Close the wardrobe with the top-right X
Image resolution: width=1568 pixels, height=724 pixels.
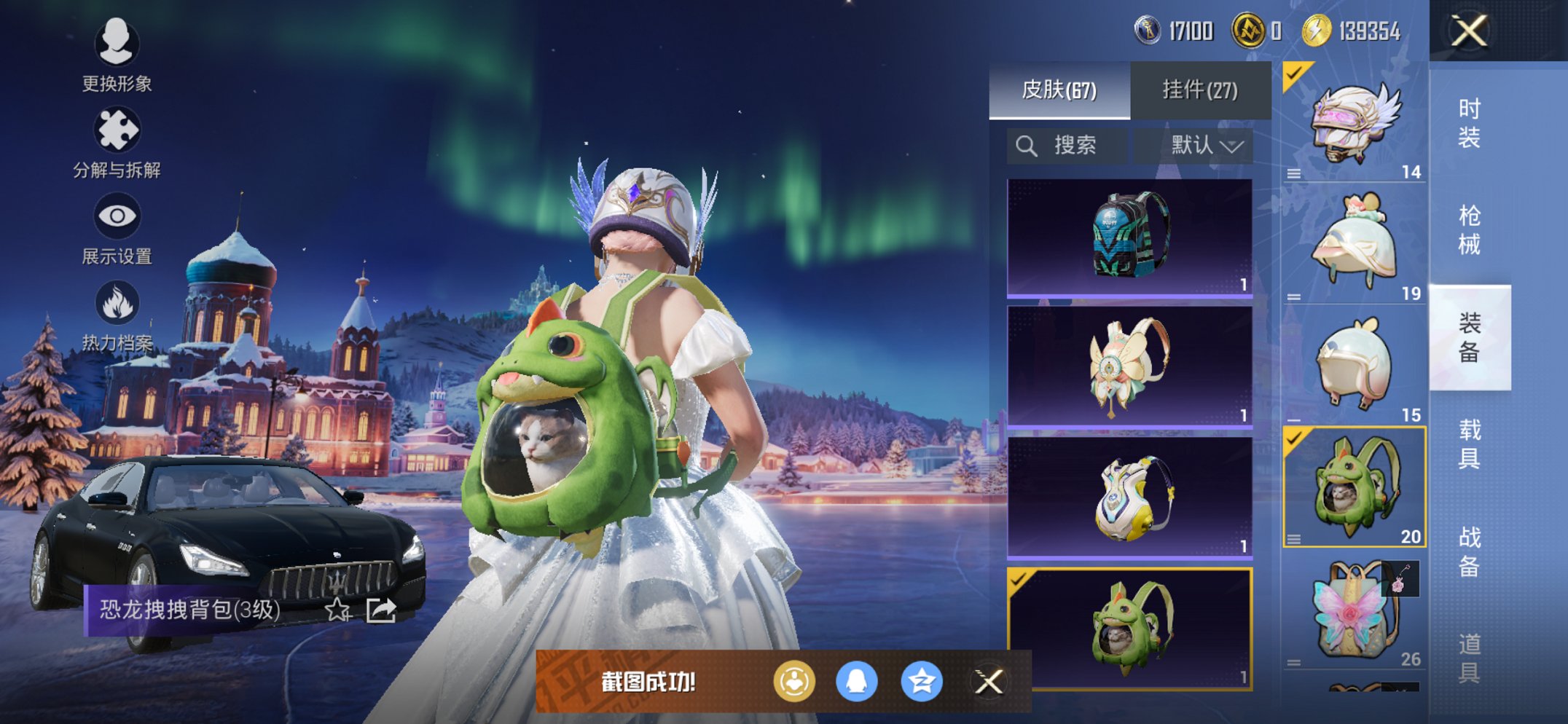1469,31
